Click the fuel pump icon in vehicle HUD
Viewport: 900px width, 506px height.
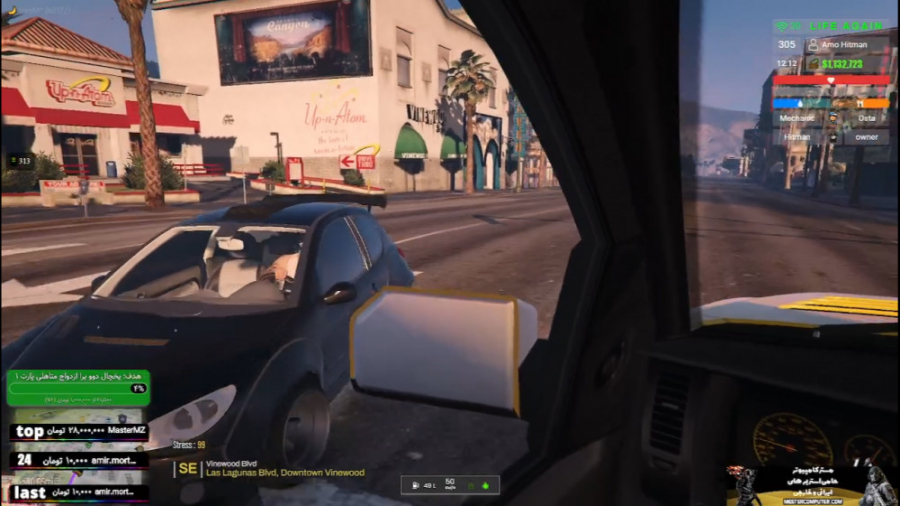(x=415, y=486)
